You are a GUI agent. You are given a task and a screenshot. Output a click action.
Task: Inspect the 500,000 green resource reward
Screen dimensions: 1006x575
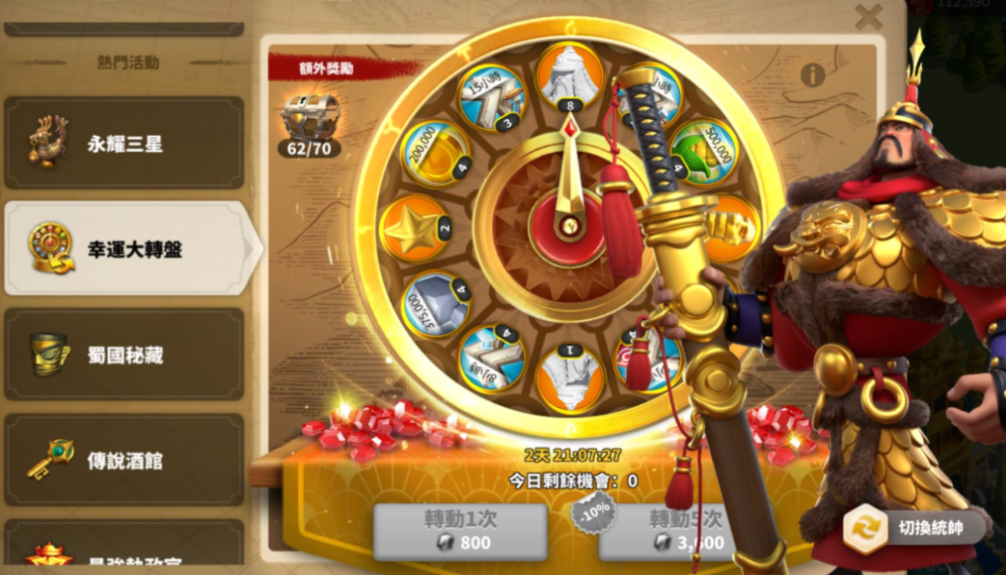tap(703, 151)
